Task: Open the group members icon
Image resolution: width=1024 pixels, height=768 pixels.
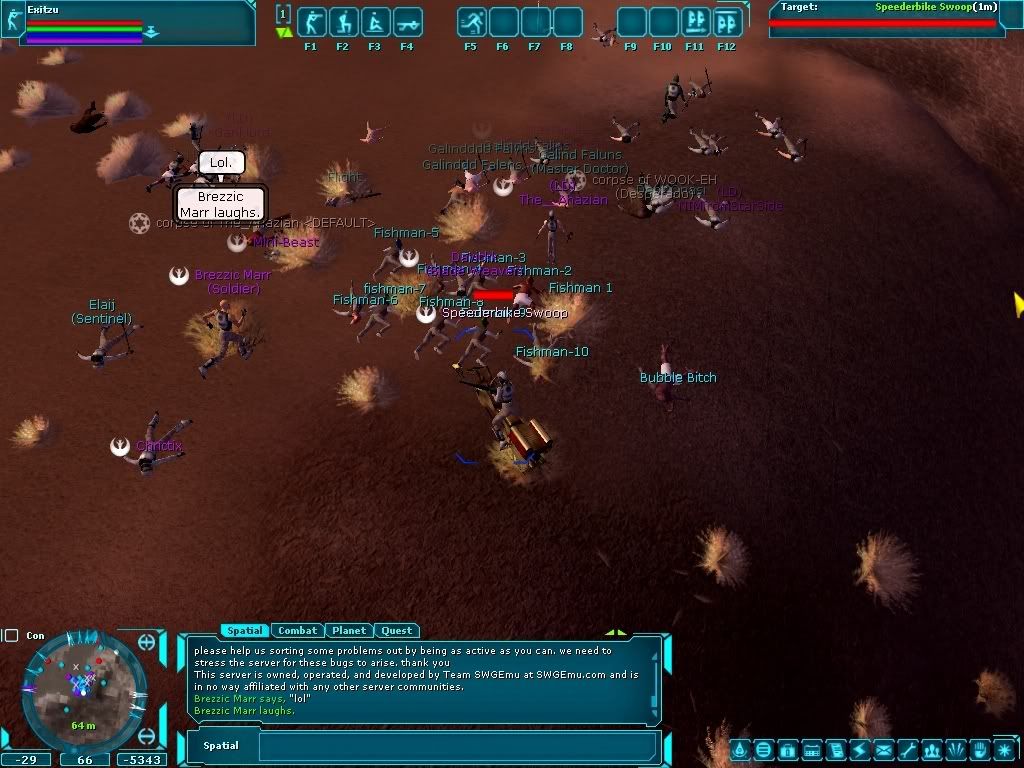Action: click(x=932, y=749)
